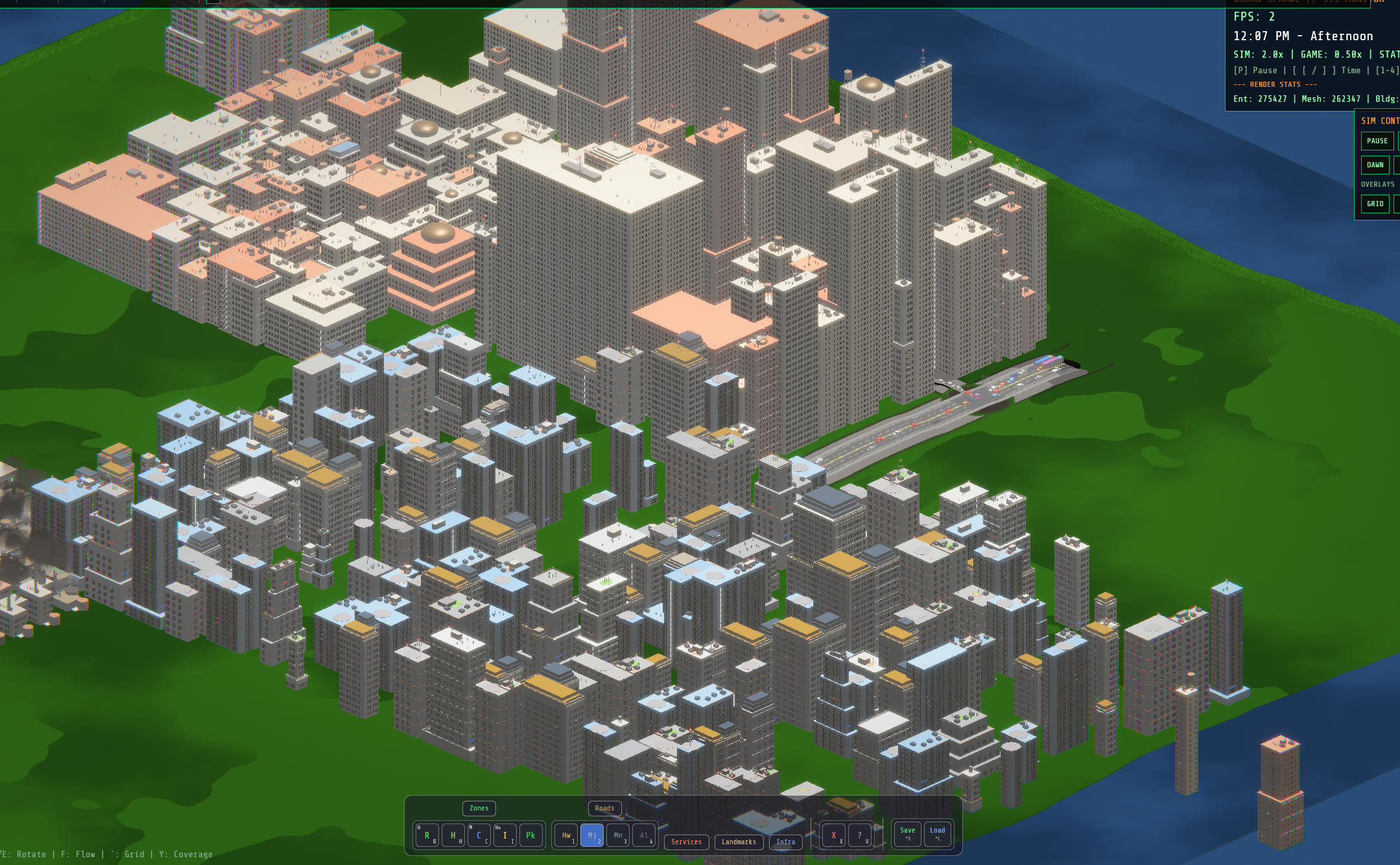The width and height of the screenshot is (1400, 865).
Task: Select the X demolish tool
Action: click(x=833, y=835)
